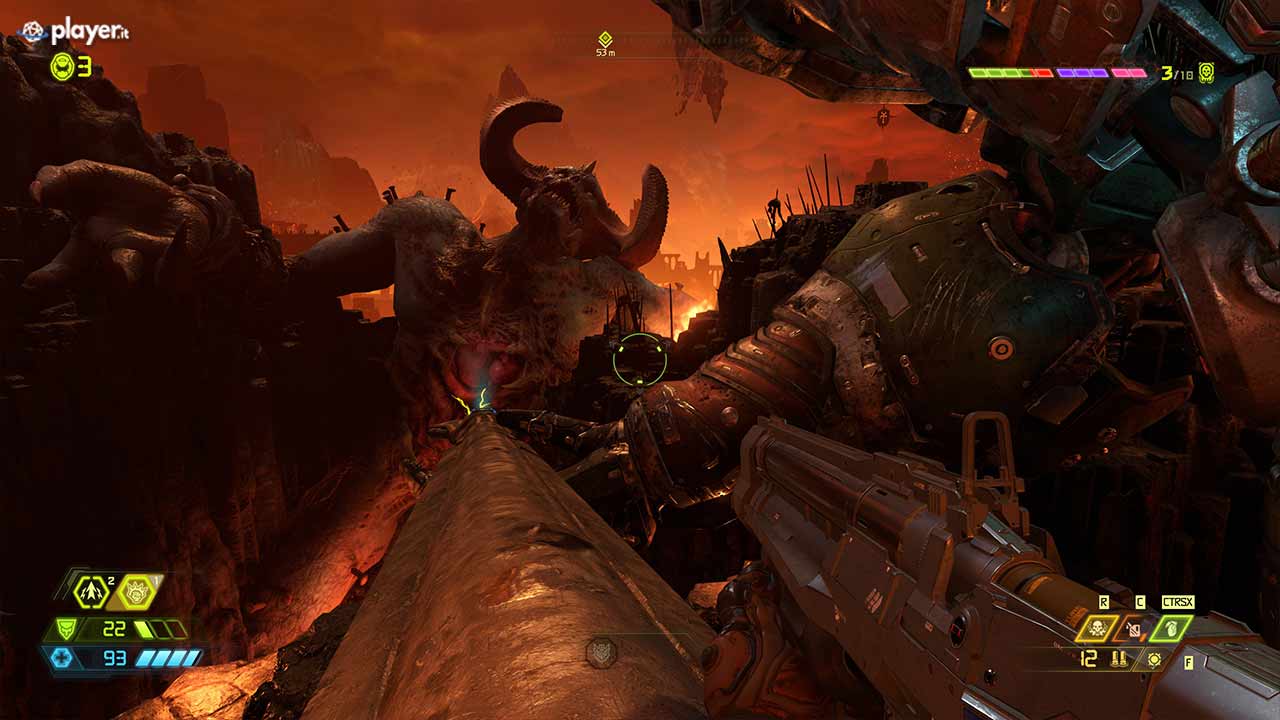This screenshot has width=1280, height=720.
Task: Open the player.it watermark logo
Action: [x=75, y=32]
